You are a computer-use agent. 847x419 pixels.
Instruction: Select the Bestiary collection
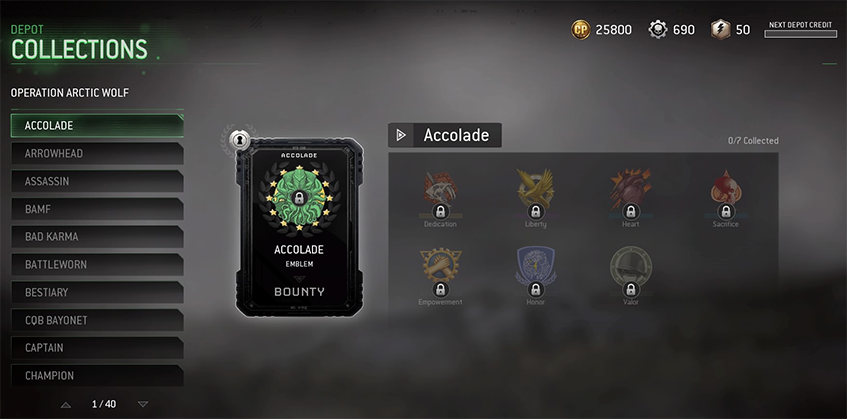click(96, 292)
